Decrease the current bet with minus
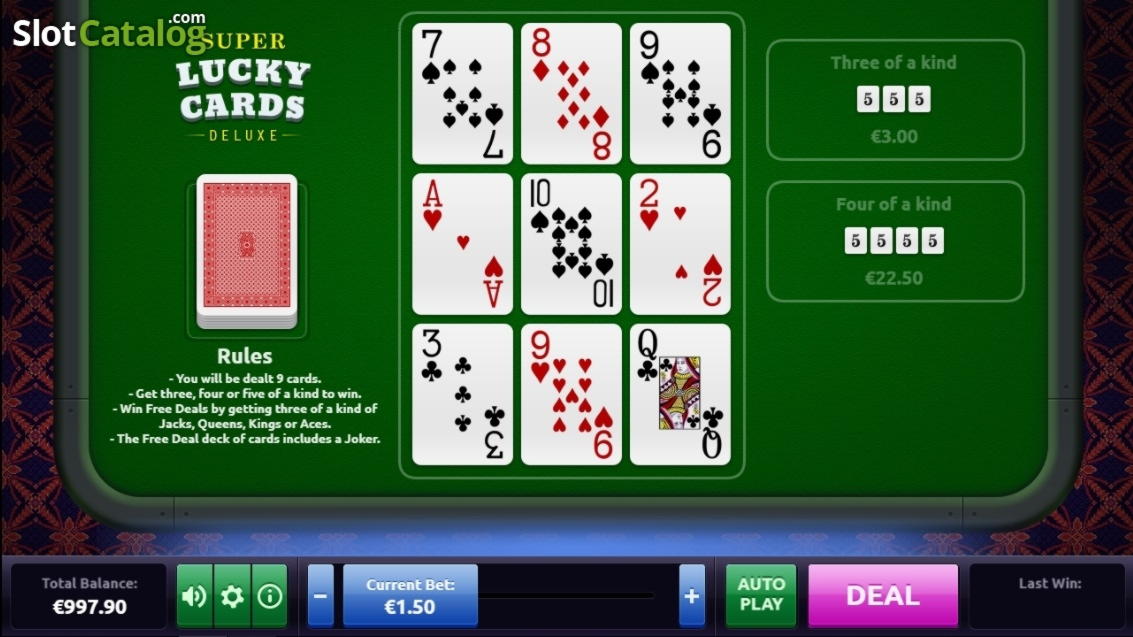 320,596
